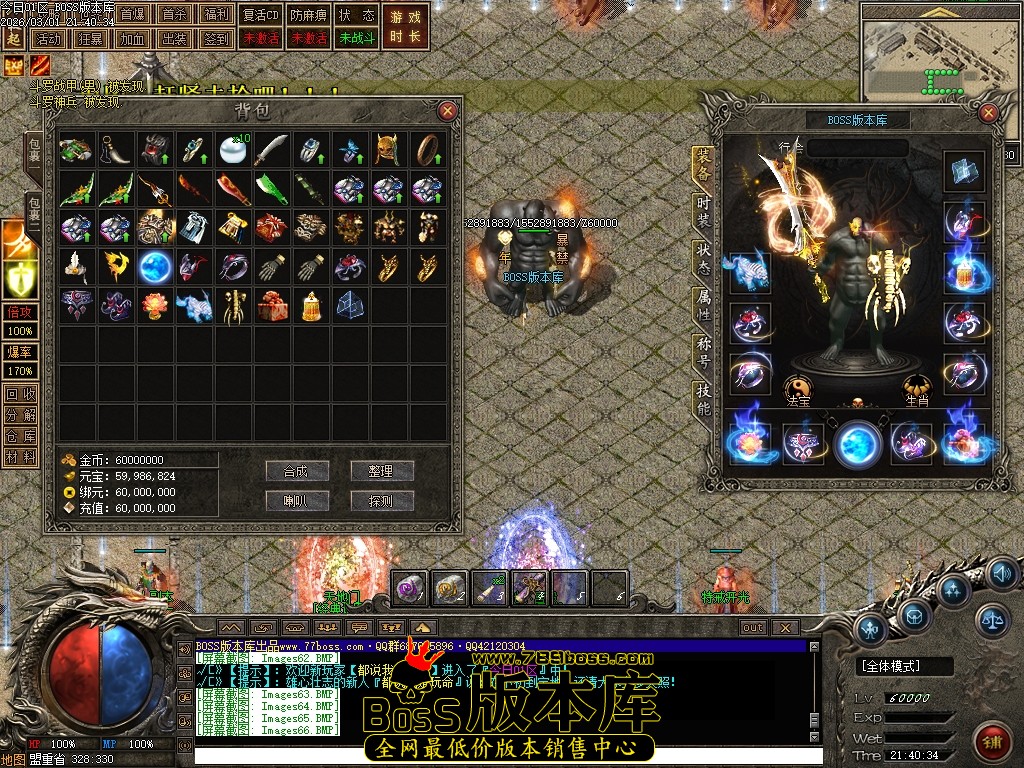
Task: Open the 法宝 treasure slot
Action: [x=797, y=388]
